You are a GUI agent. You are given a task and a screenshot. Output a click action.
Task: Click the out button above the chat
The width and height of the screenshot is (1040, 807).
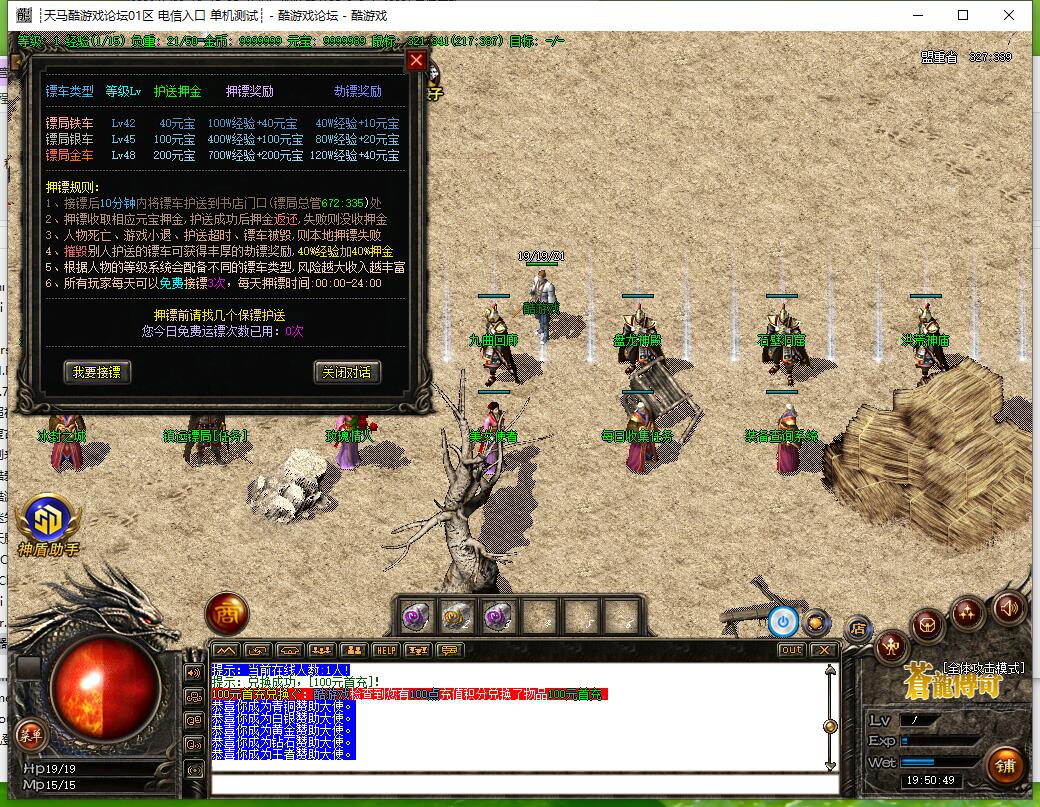(791, 650)
